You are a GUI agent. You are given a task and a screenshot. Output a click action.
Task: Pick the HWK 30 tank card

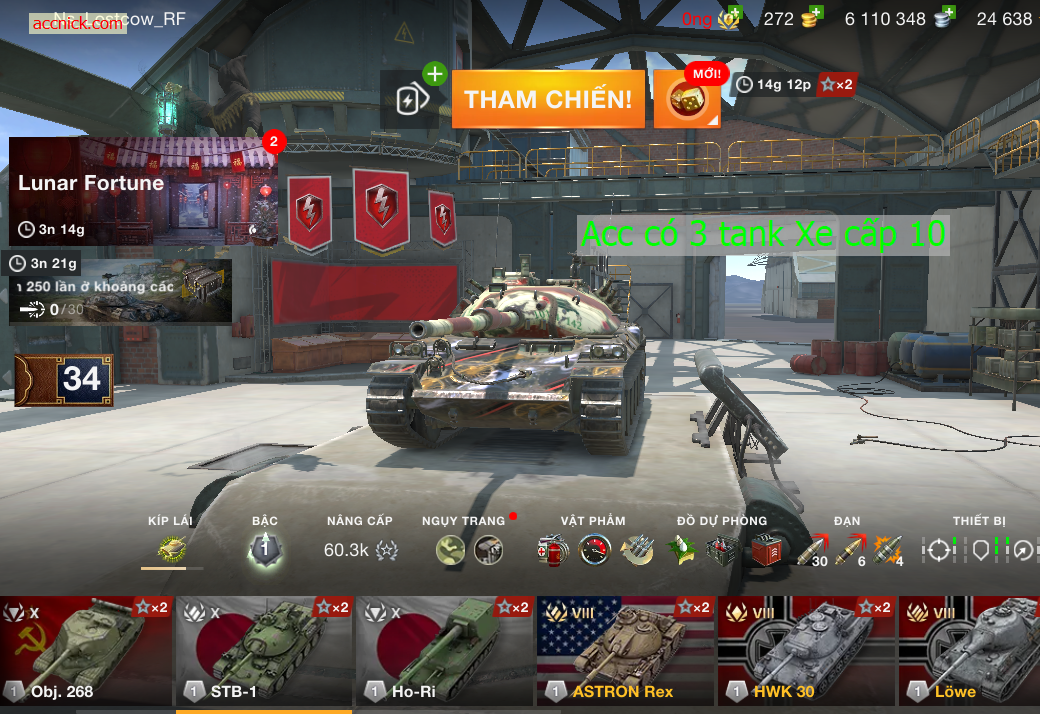coord(806,651)
